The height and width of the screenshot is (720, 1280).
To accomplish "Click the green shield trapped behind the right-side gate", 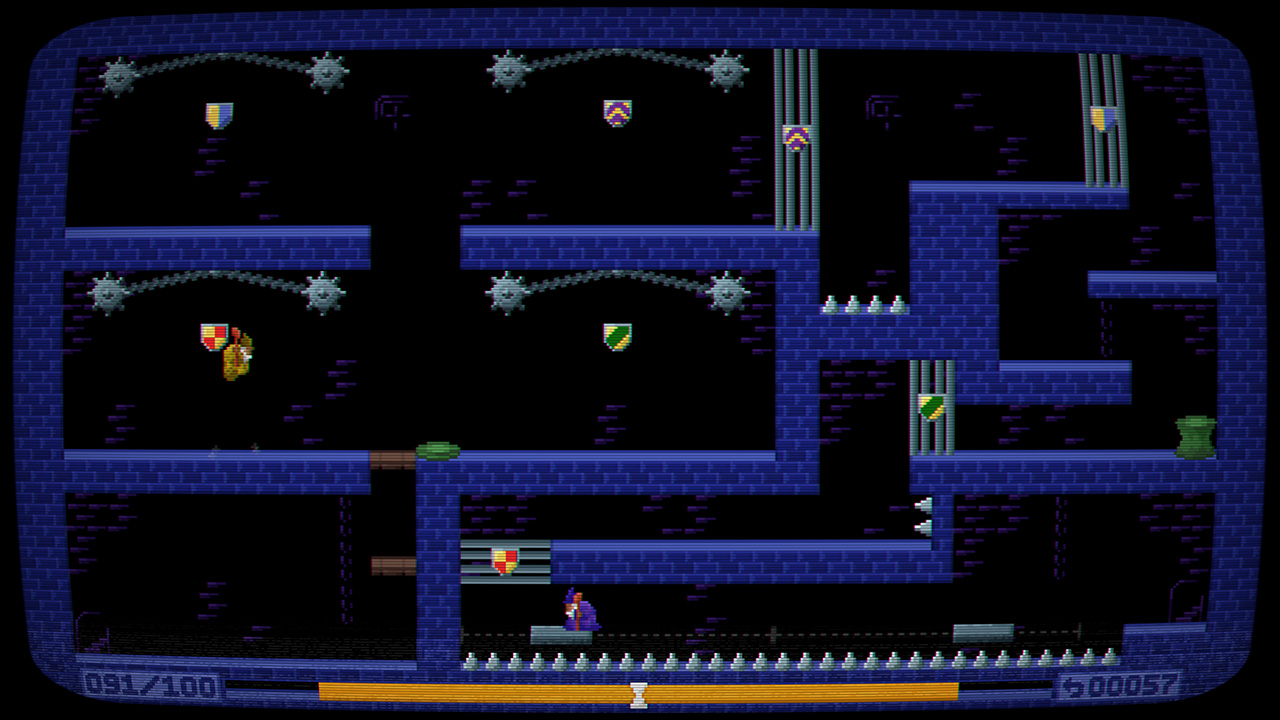I will coord(929,408).
